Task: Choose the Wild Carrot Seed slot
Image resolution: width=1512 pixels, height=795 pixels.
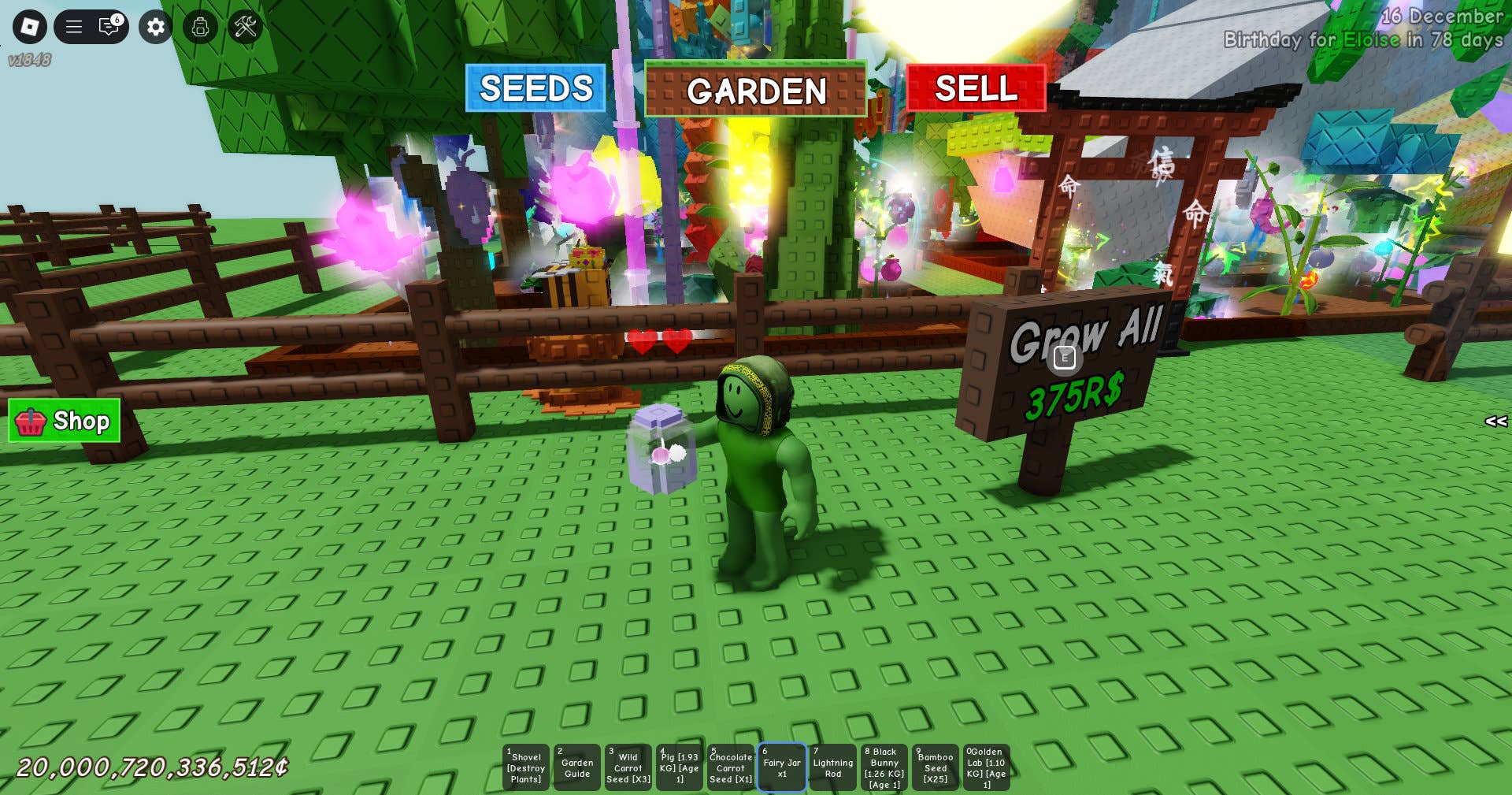Action: coord(628,767)
